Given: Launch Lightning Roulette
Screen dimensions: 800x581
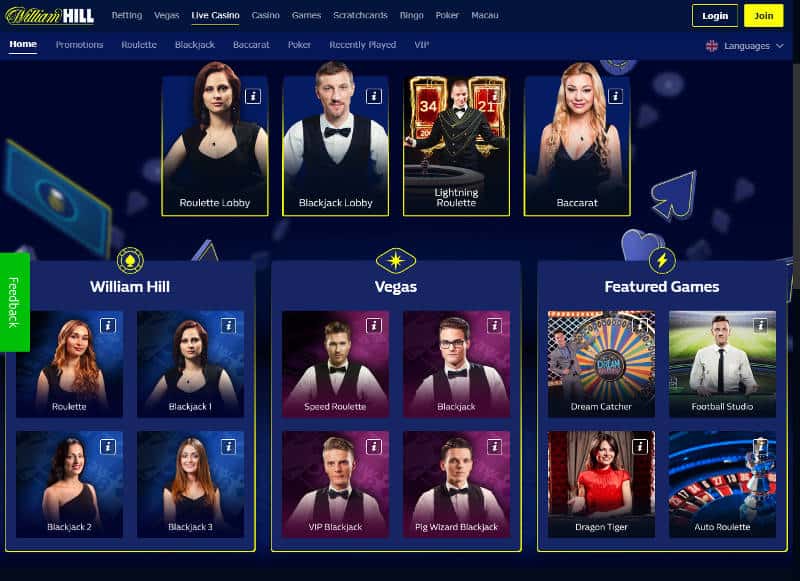Looking at the screenshot, I should pyautogui.click(x=456, y=145).
